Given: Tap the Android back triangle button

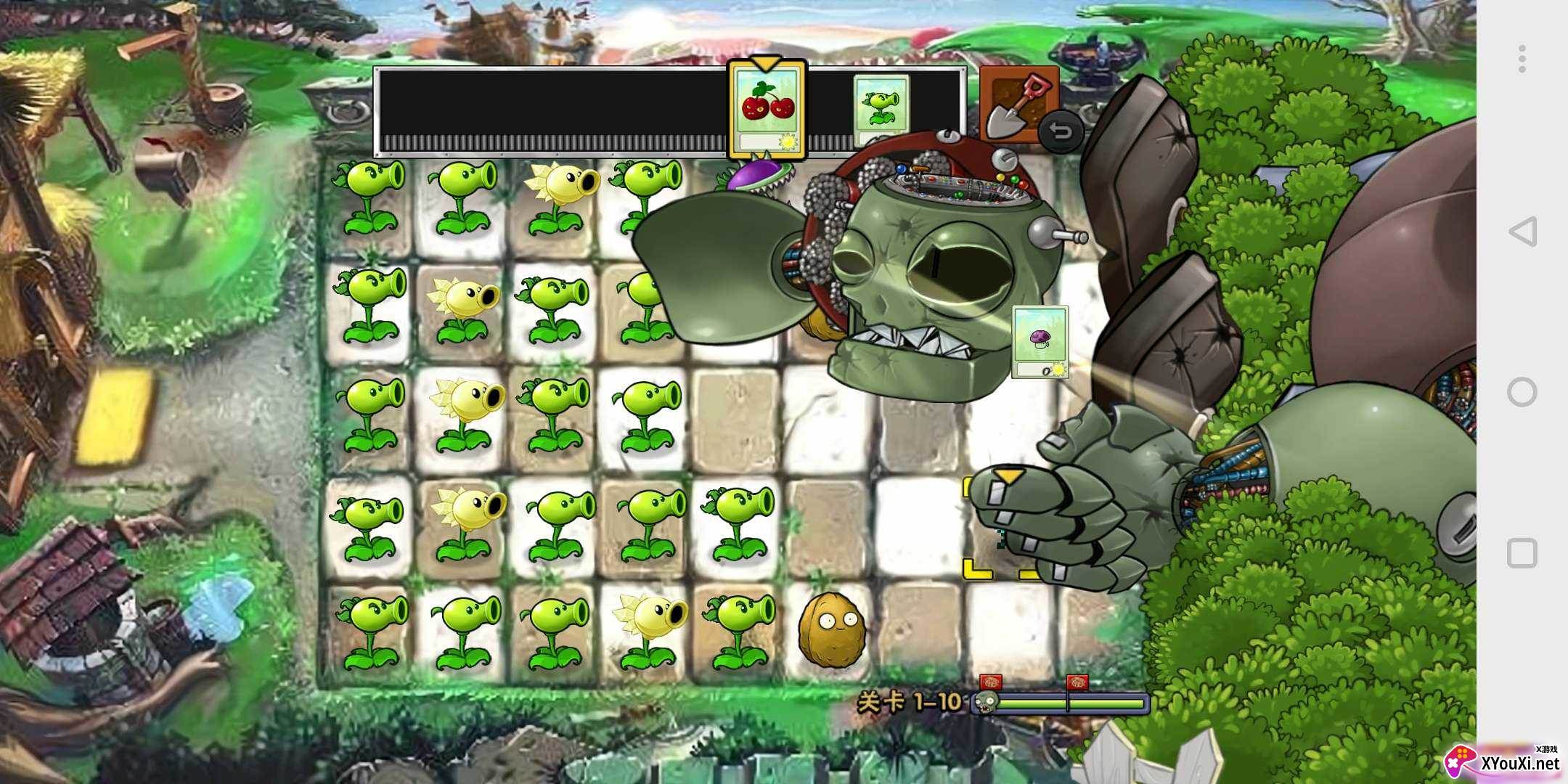Looking at the screenshot, I should 1522,232.
